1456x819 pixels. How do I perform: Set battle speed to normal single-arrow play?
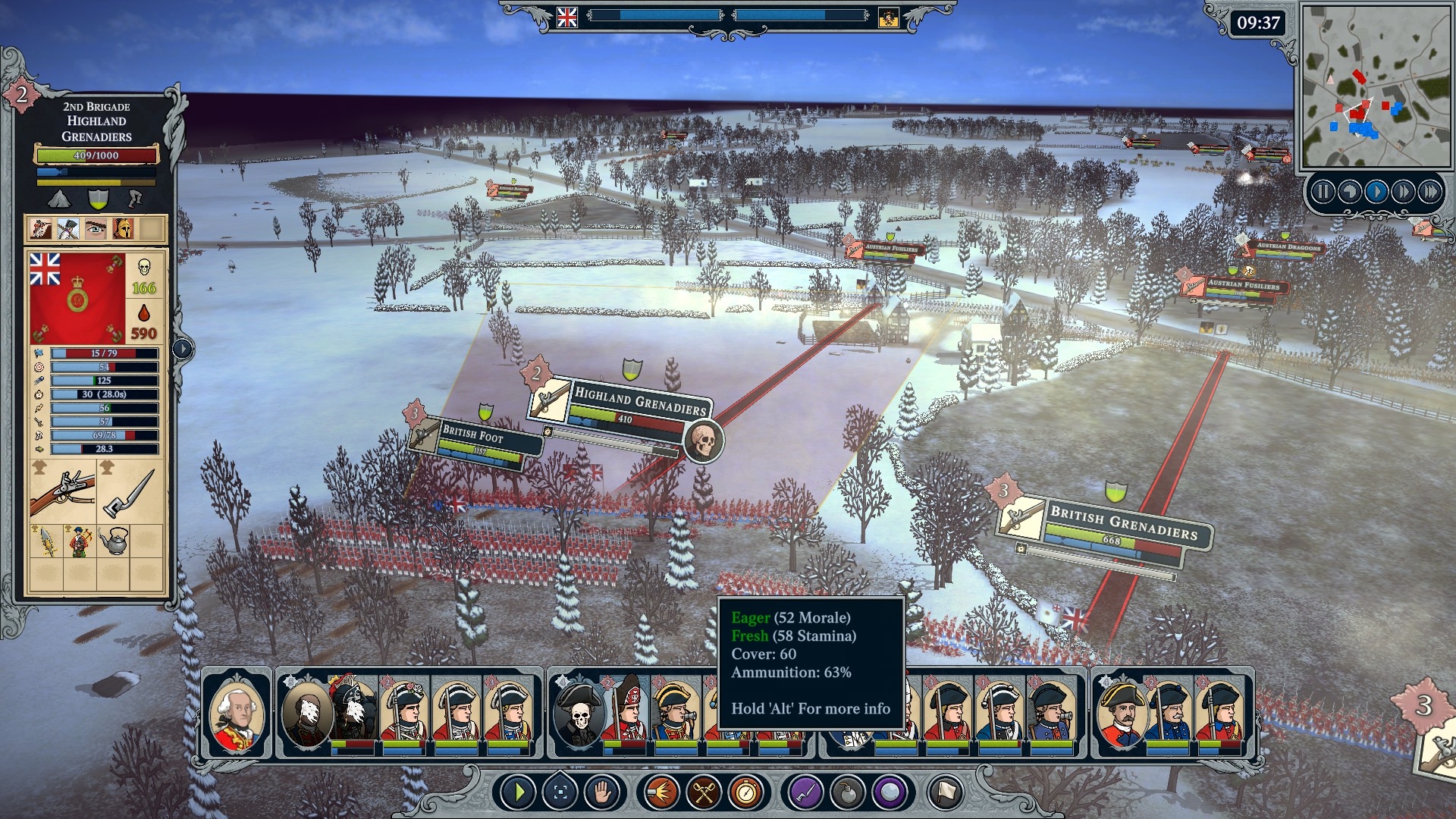[1376, 192]
